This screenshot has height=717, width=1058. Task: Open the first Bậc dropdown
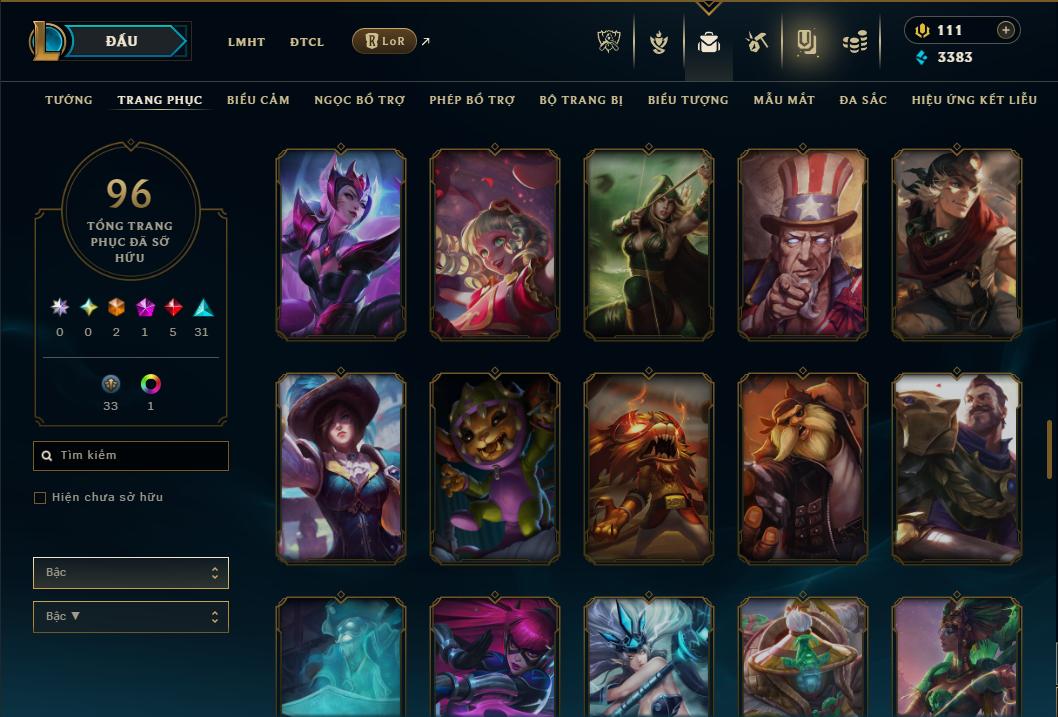click(131, 573)
